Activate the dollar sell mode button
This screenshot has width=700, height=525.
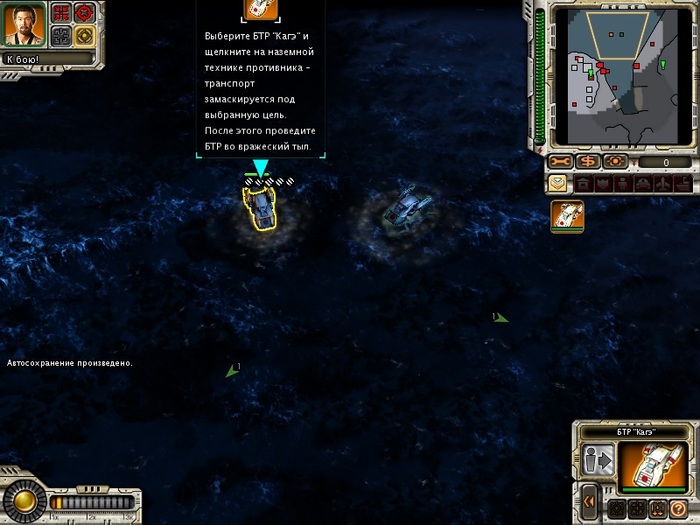point(587,162)
